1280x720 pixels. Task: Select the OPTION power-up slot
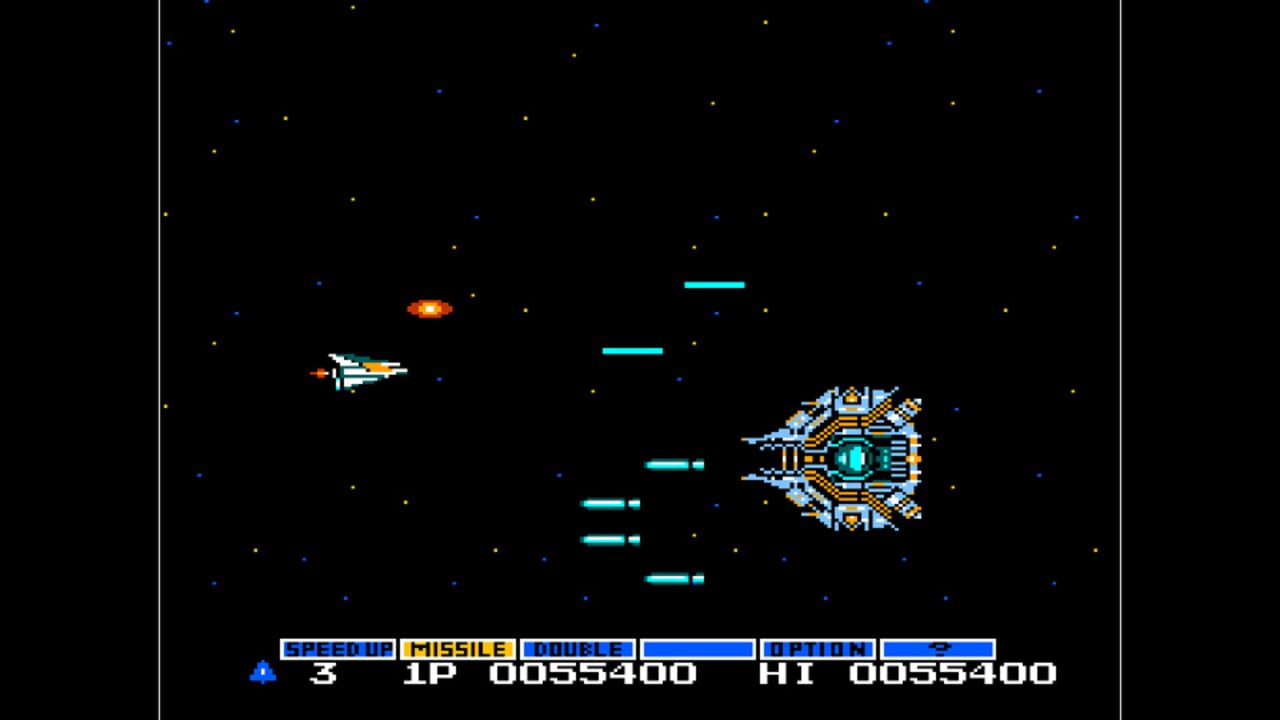tap(818, 649)
